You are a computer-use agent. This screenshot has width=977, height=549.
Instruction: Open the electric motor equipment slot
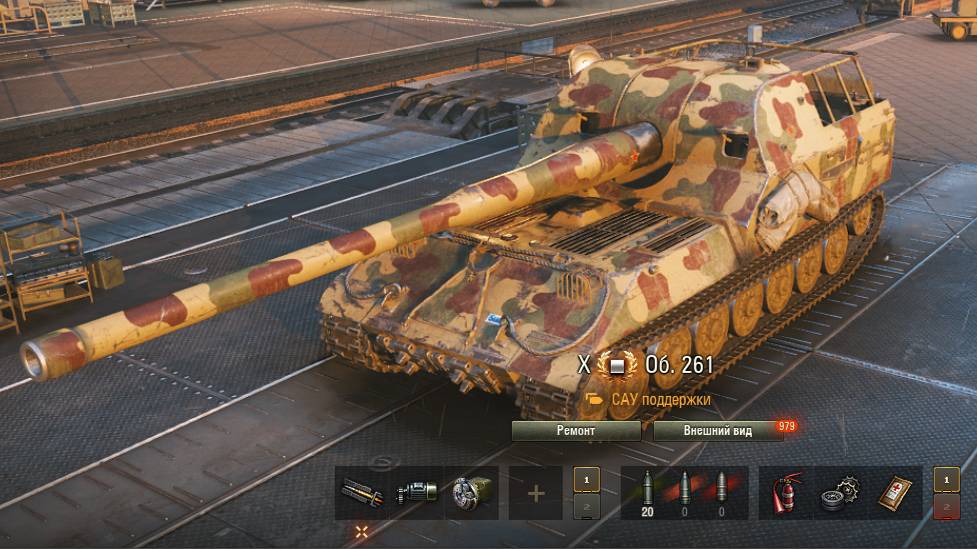(416, 493)
